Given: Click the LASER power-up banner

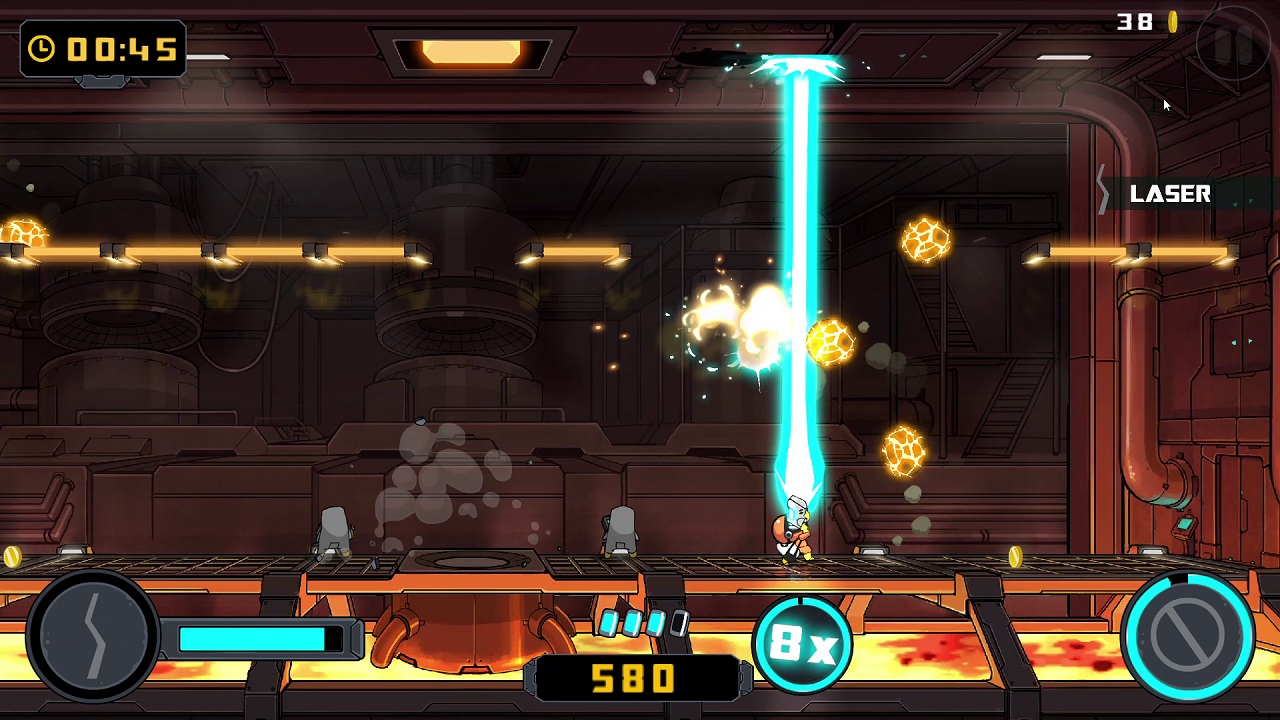Looking at the screenshot, I should click(x=1170, y=194).
